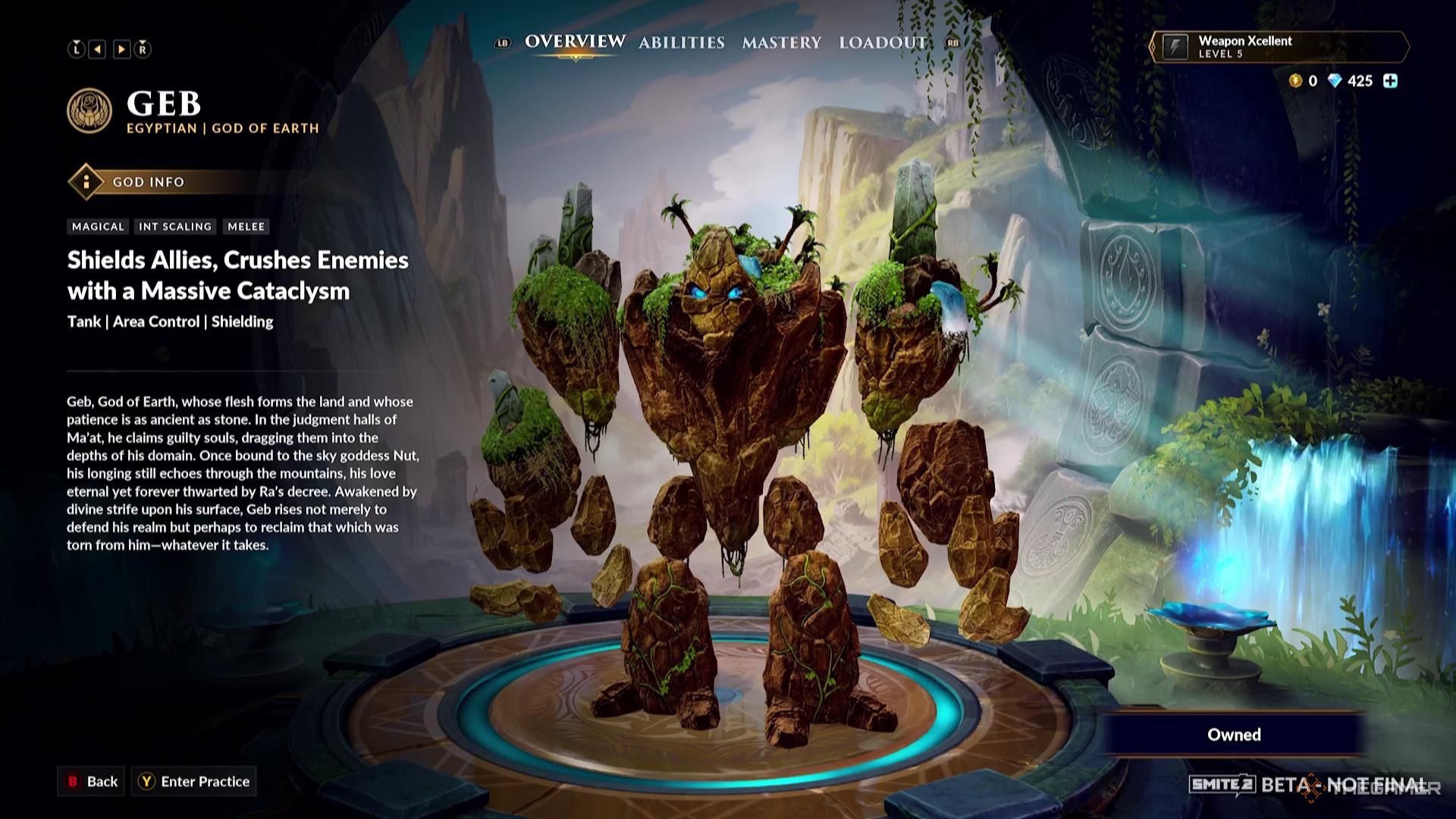Open the God Info info icon
The width and height of the screenshot is (1456, 819).
point(86,182)
